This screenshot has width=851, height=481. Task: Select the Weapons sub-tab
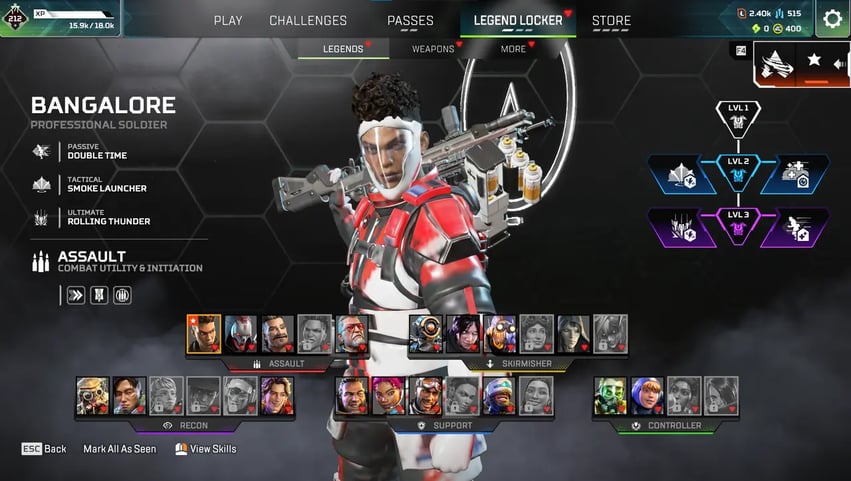[435, 49]
